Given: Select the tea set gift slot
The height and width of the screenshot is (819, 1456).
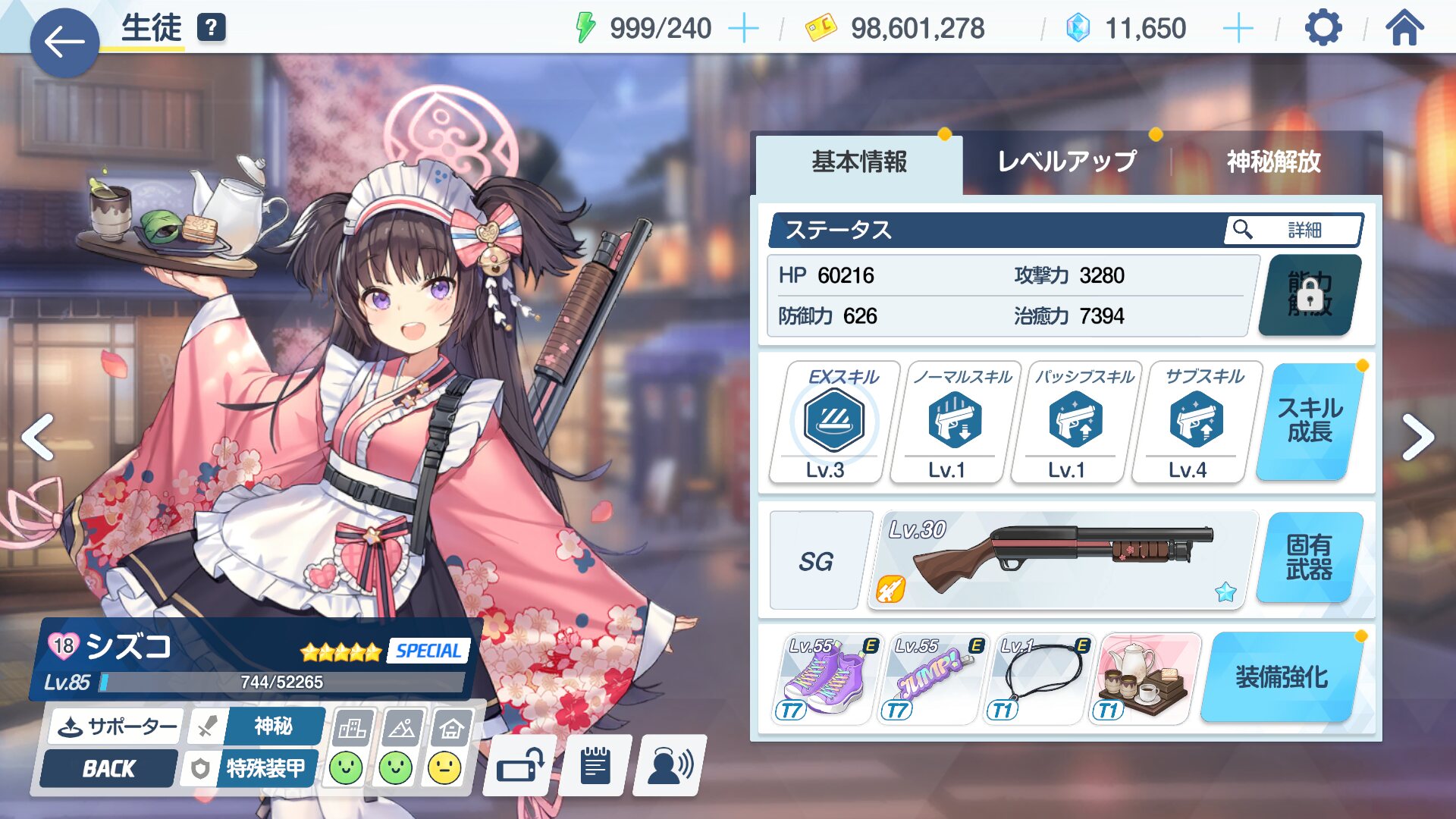Looking at the screenshot, I should tap(1145, 679).
